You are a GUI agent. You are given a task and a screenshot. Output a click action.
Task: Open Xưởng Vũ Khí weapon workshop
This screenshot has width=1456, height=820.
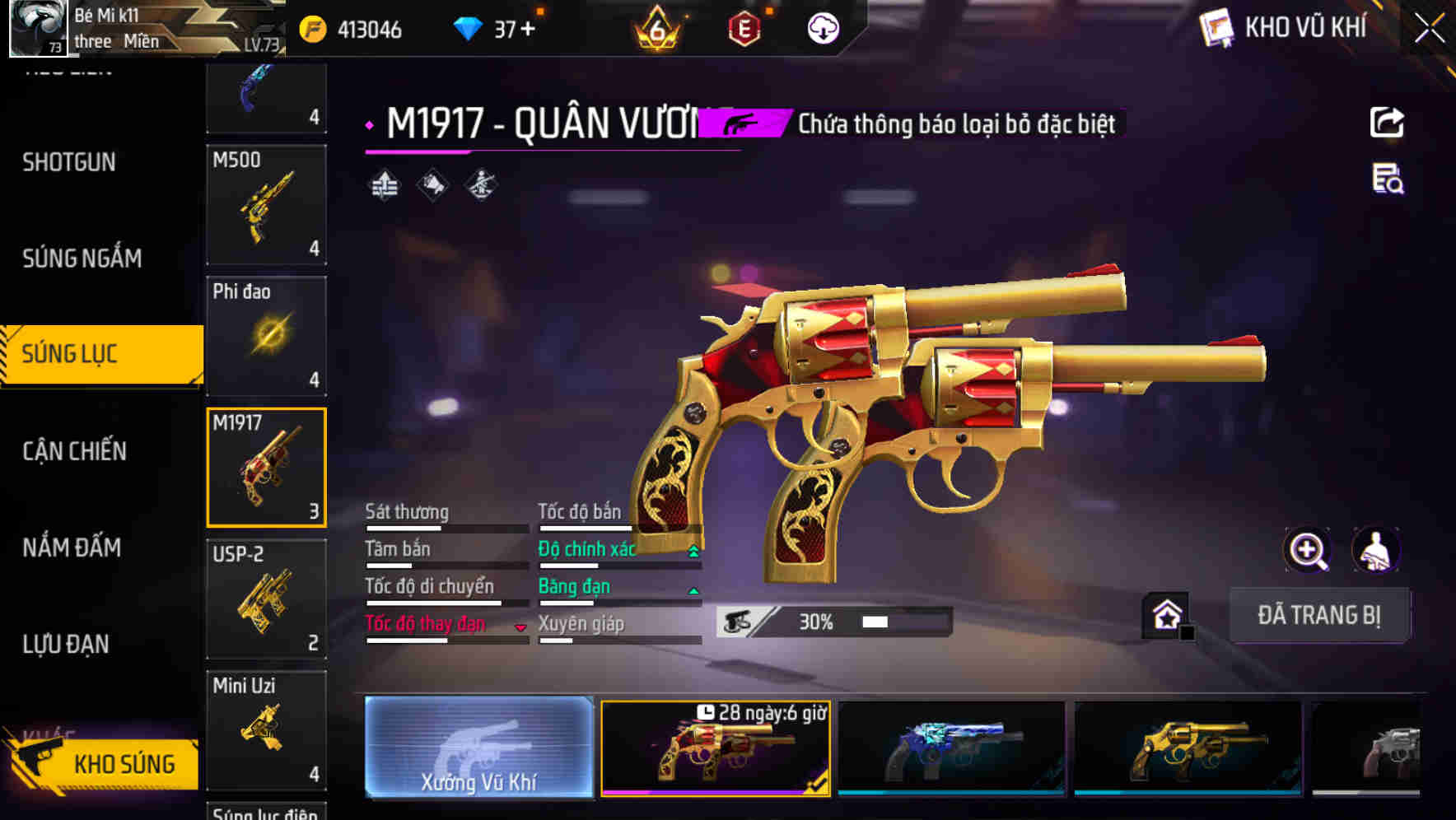[478, 748]
